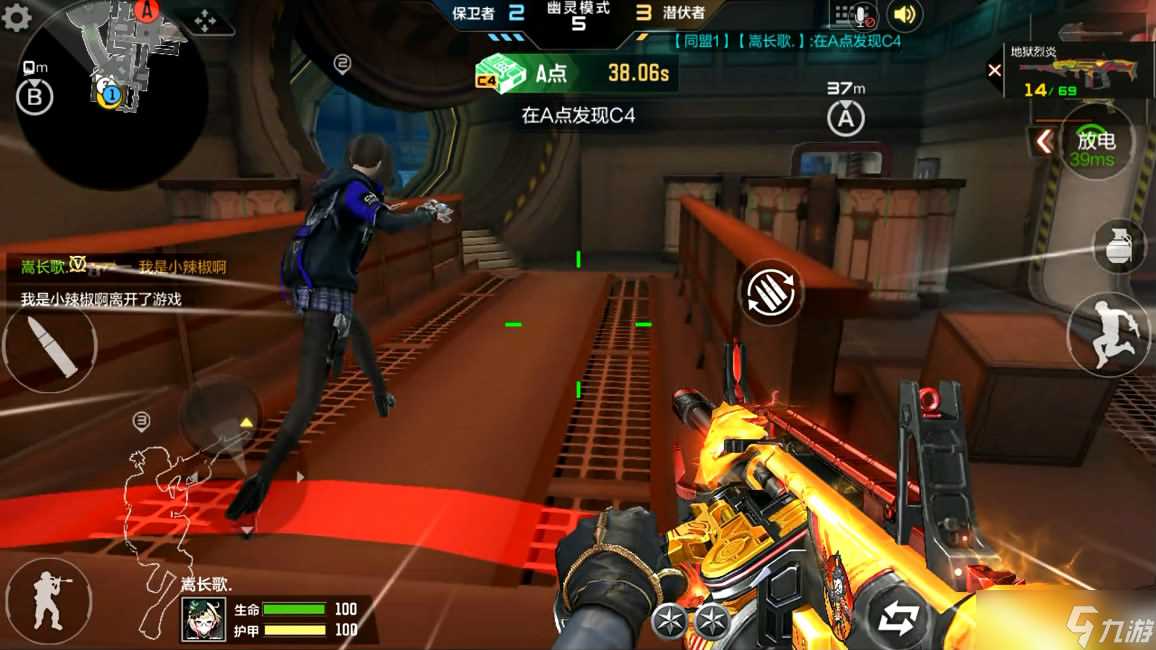Viewport: 1156px width, 650px height.
Task: Toggle the speaker sound icon
Action: [x=904, y=15]
